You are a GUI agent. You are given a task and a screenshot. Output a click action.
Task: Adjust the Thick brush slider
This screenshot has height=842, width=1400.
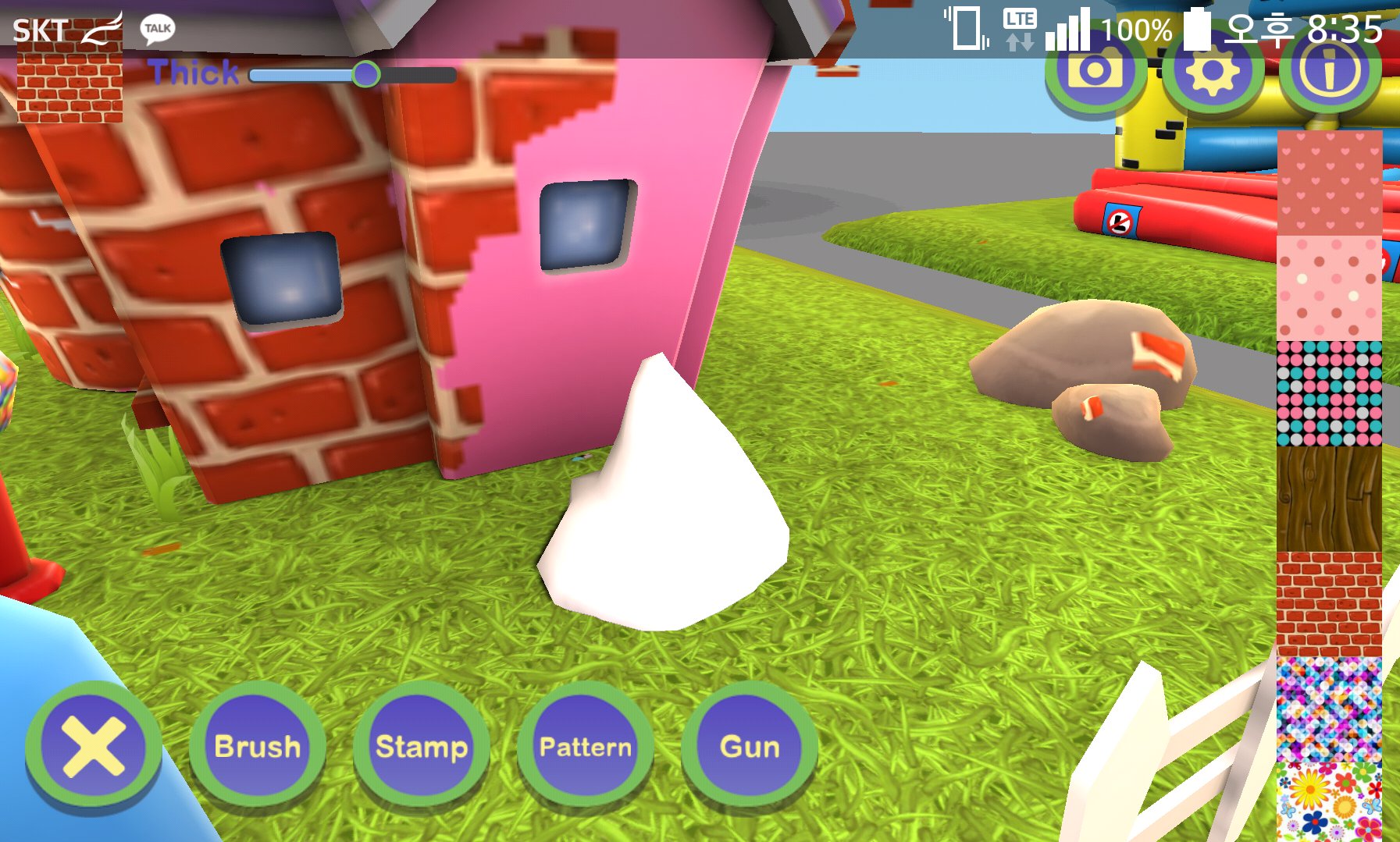(x=365, y=74)
